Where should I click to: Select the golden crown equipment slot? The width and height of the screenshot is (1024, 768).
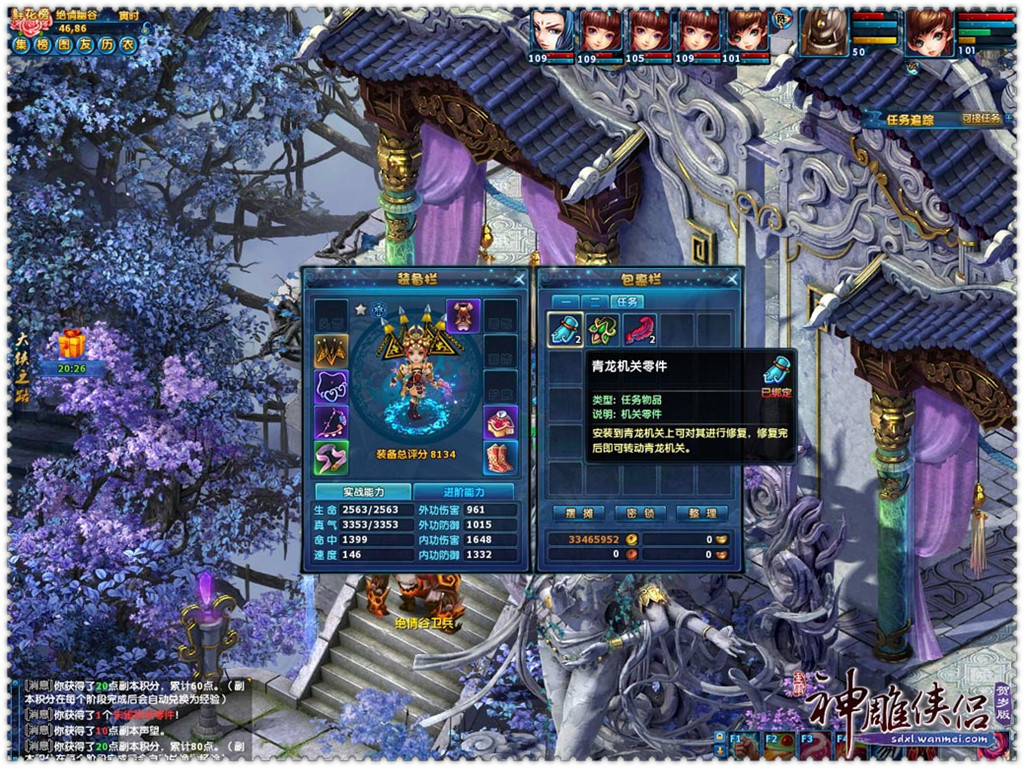click(x=331, y=349)
